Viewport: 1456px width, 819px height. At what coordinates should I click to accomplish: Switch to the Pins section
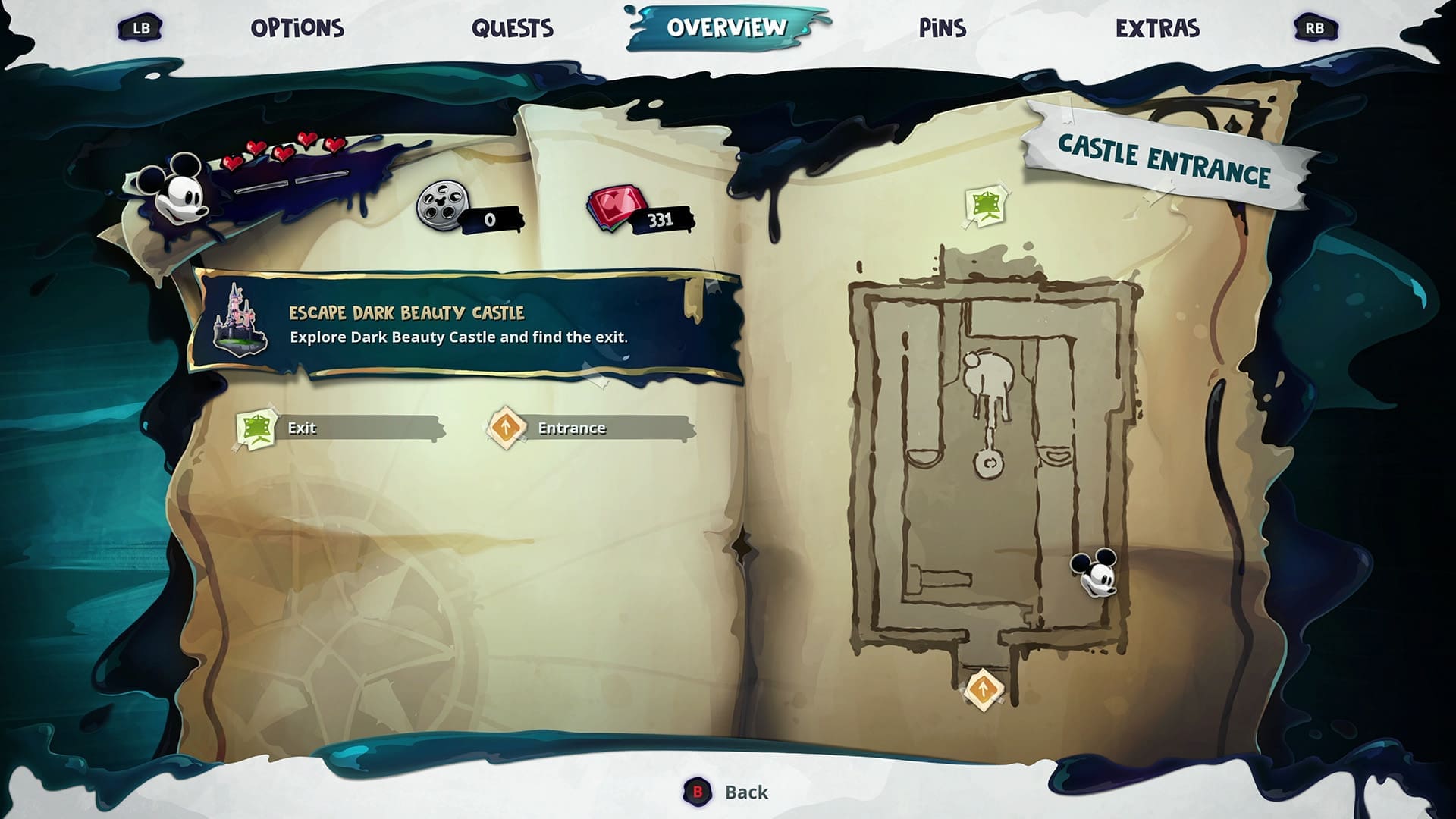(941, 27)
